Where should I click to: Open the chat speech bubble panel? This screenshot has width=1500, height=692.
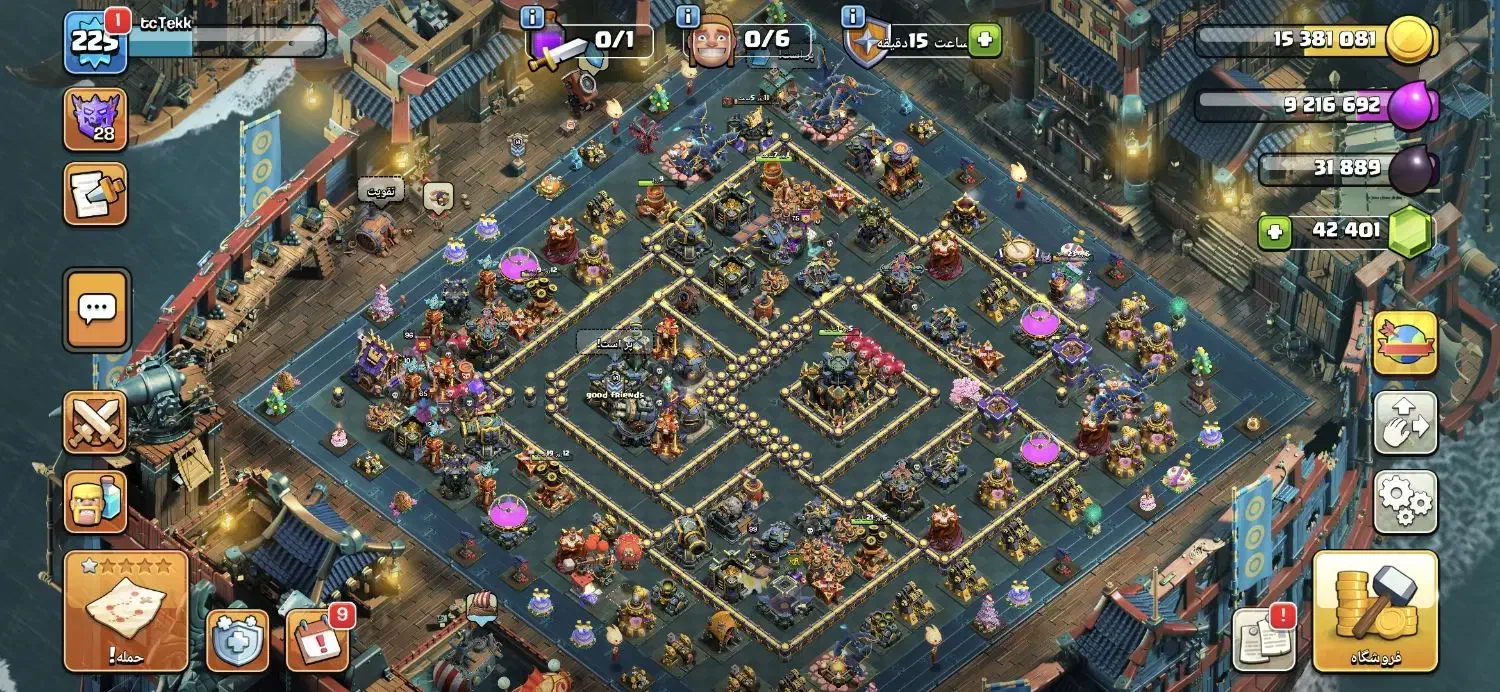pos(96,308)
